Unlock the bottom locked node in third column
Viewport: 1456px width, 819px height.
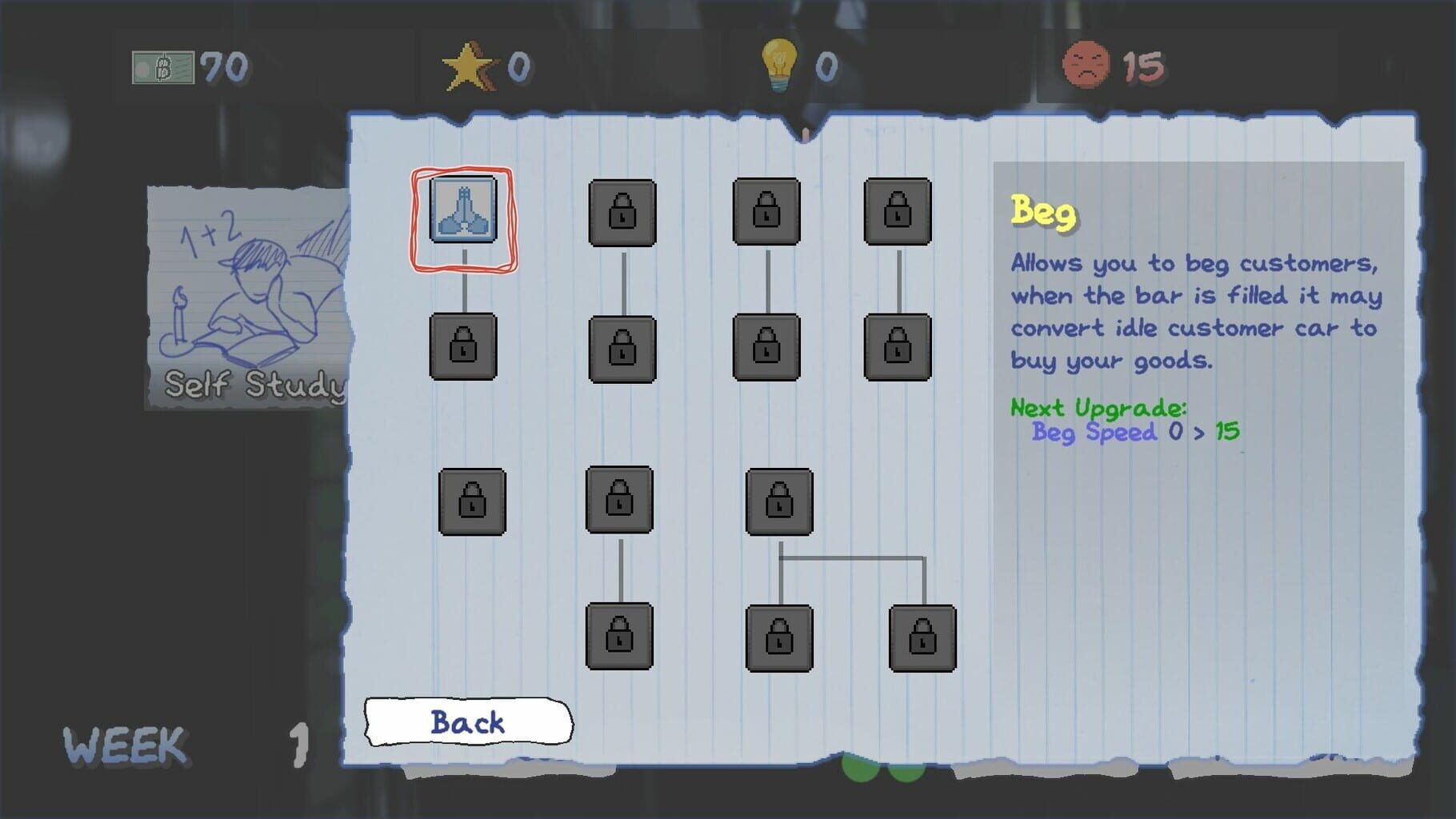(780, 636)
